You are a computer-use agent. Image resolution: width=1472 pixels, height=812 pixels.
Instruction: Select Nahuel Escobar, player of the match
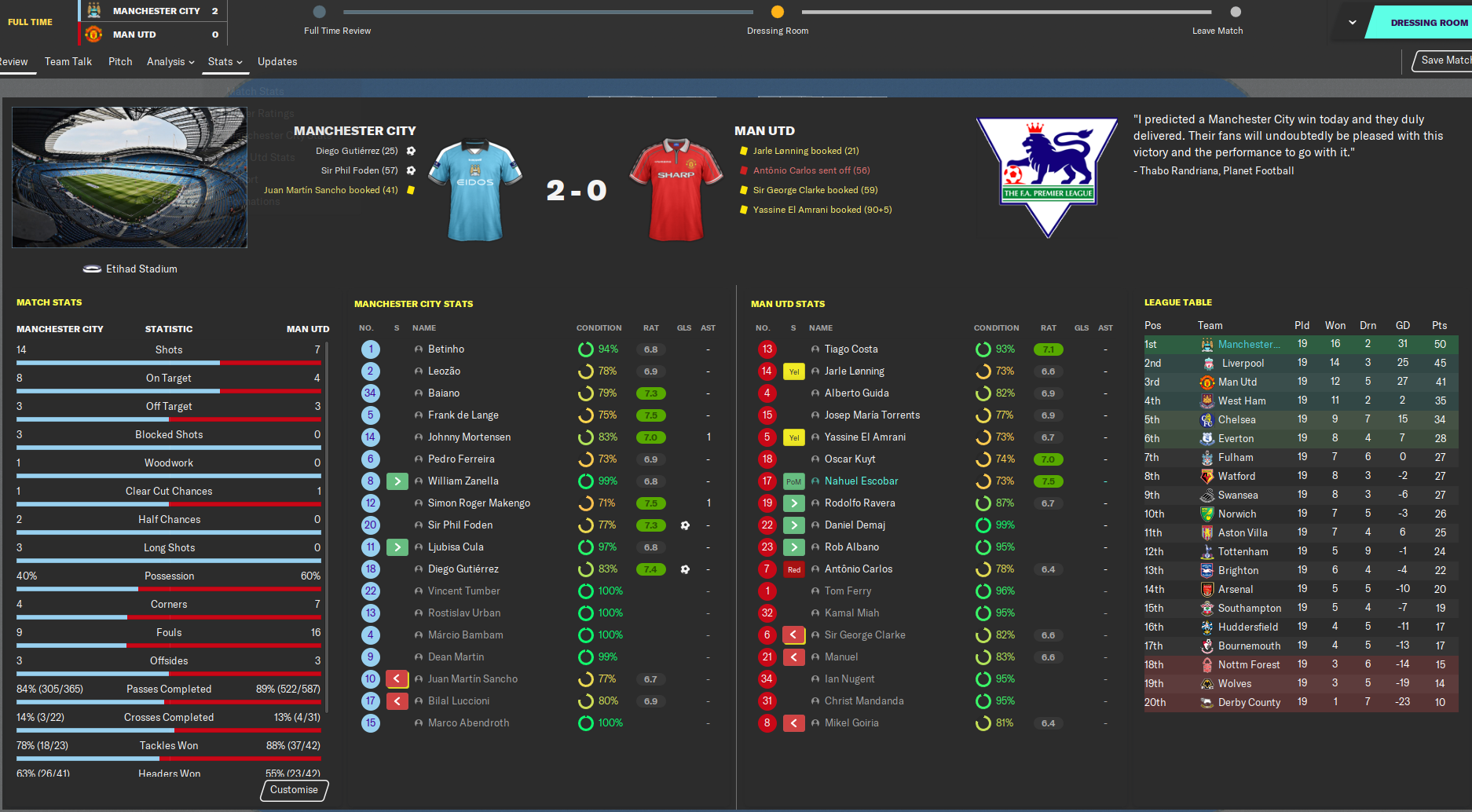click(x=861, y=481)
